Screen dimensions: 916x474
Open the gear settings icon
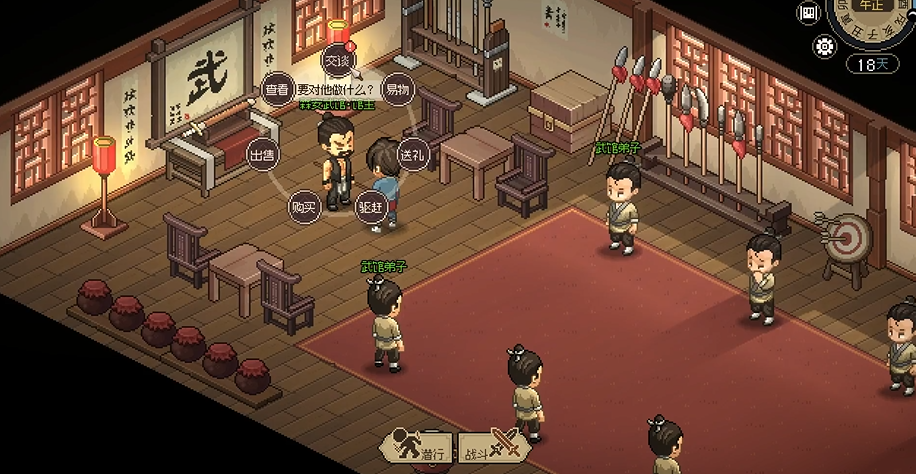tap(825, 46)
